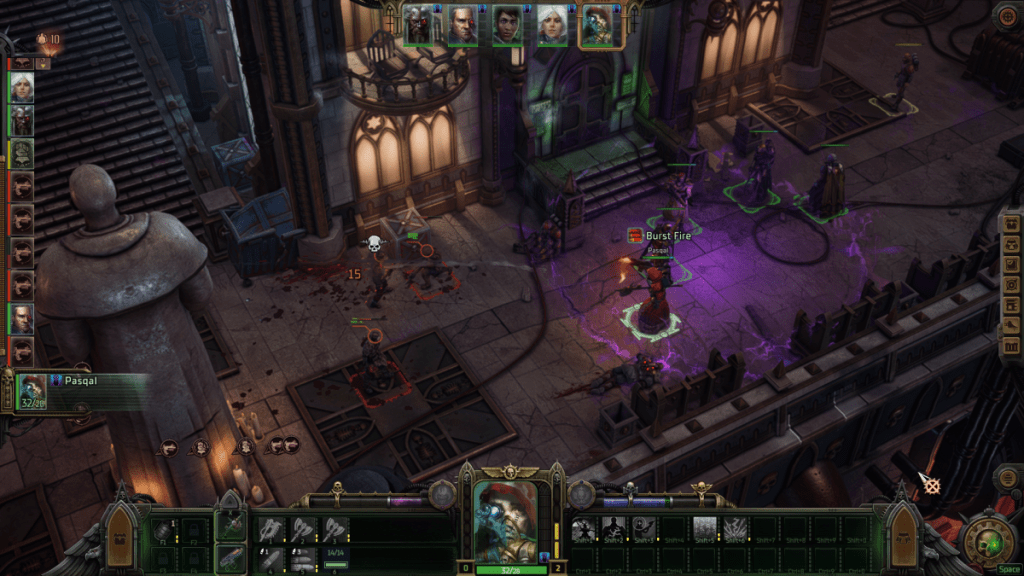Select the lower weapon set slot
The width and height of the screenshot is (1024, 576).
click(x=231, y=559)
